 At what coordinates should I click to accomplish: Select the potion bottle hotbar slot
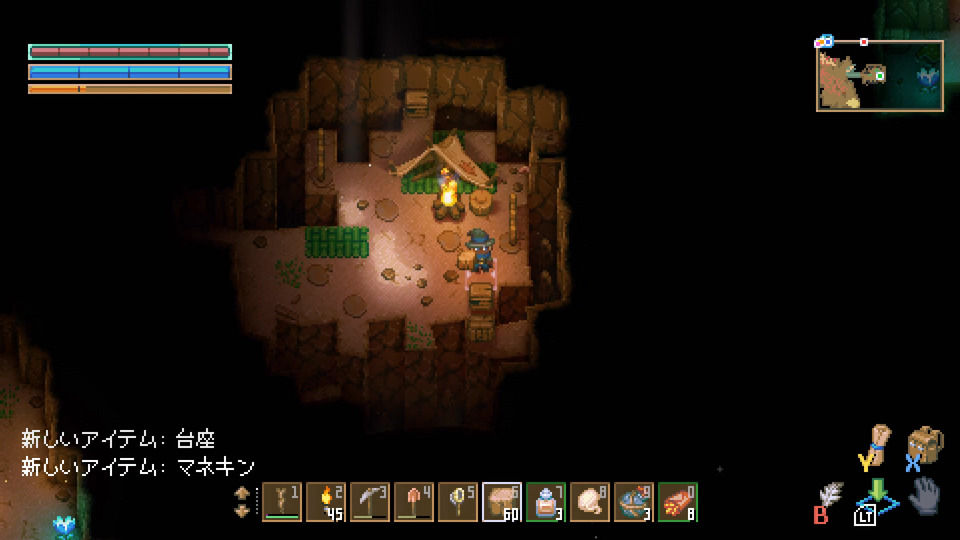tap(546, 502)
